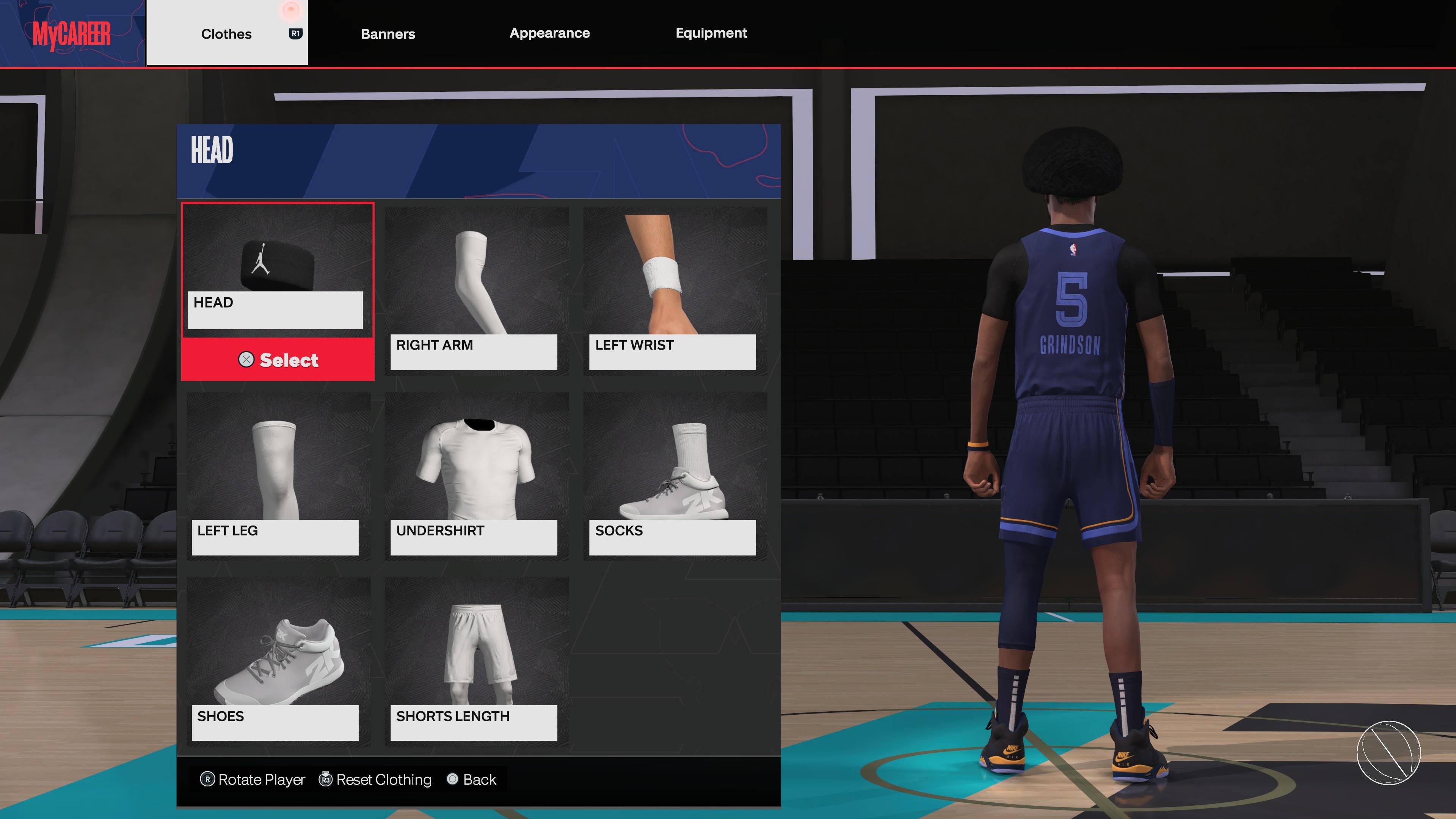Click the red Select button
Screen dimensions: 1456x819
tap(278, 360)
